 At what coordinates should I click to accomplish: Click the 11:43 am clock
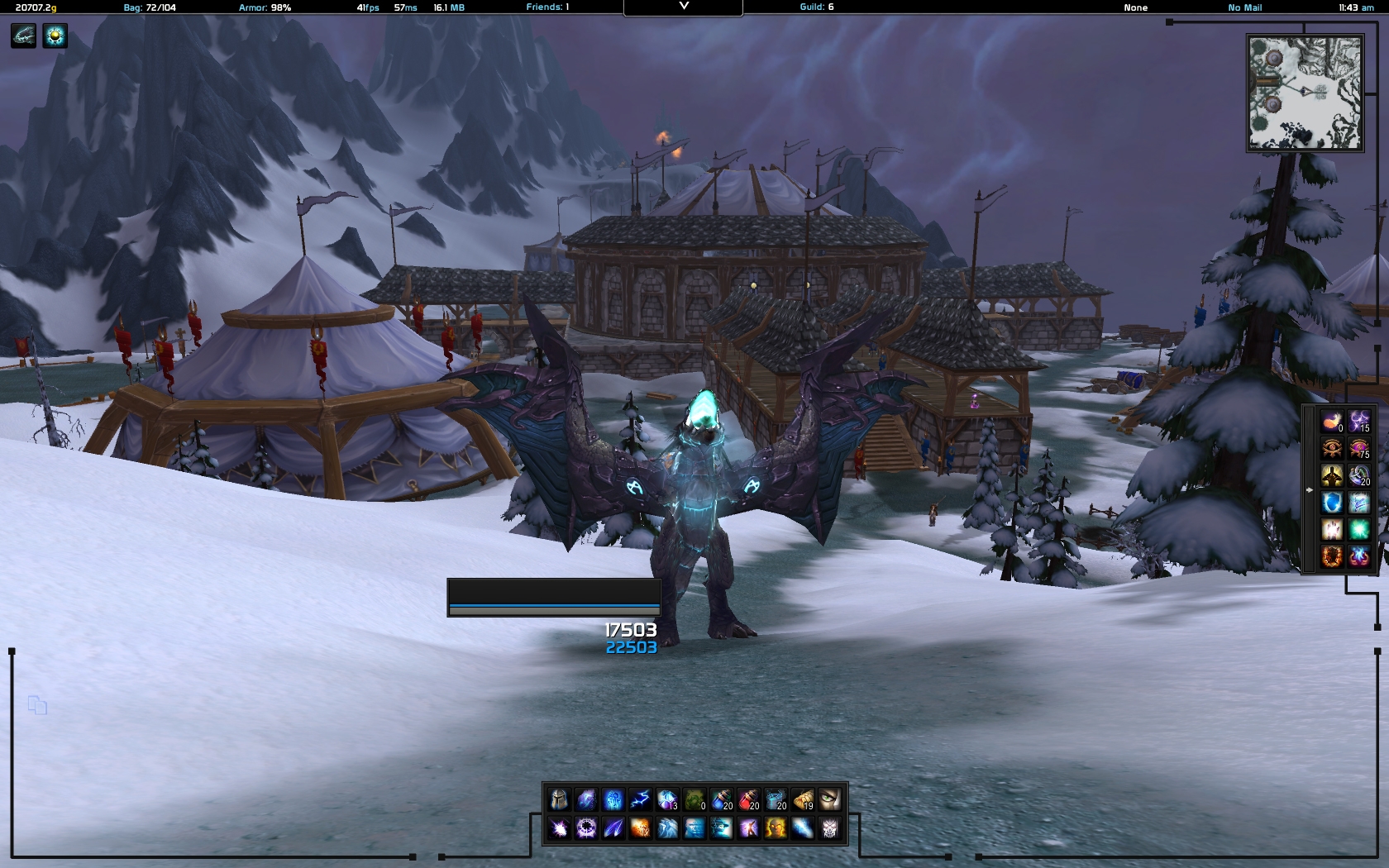1356,7
